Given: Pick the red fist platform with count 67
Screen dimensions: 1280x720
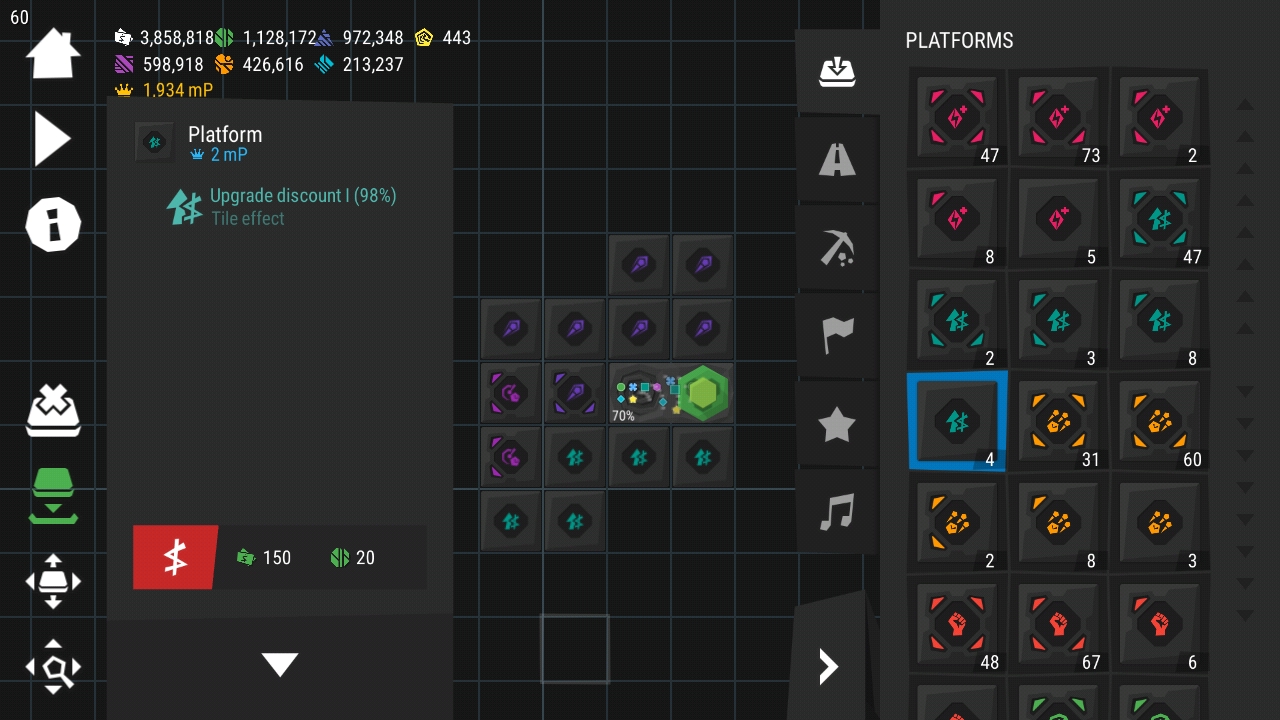Looking at the screenshot, I should coord(1058,624).
